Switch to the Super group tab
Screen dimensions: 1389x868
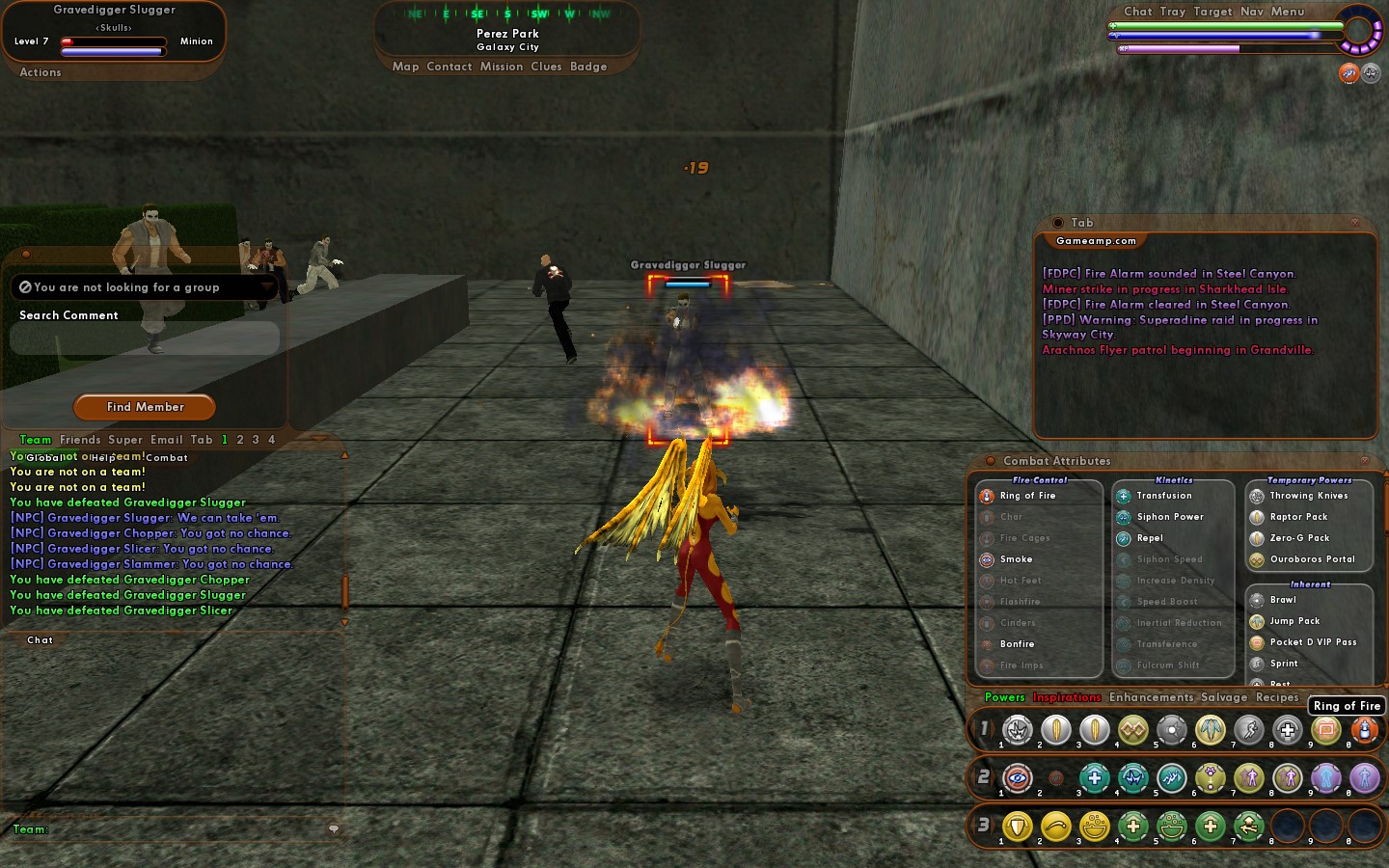tap(125, 440)
